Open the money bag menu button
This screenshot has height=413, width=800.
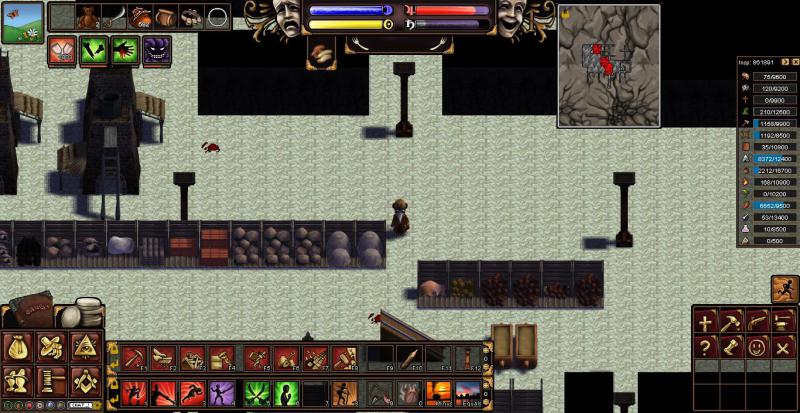click(18, 347)
